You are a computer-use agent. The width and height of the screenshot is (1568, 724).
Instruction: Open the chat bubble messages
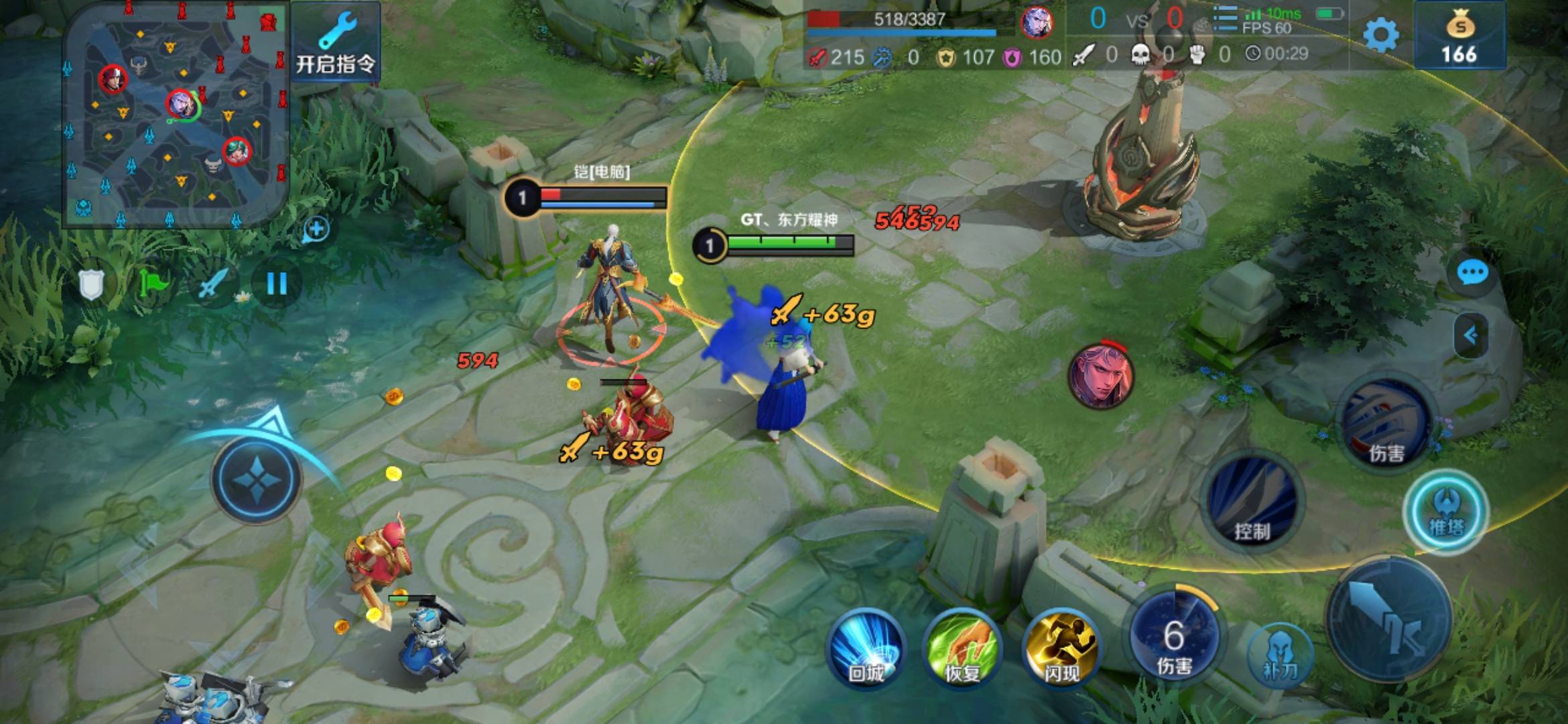coord(1472,273)
